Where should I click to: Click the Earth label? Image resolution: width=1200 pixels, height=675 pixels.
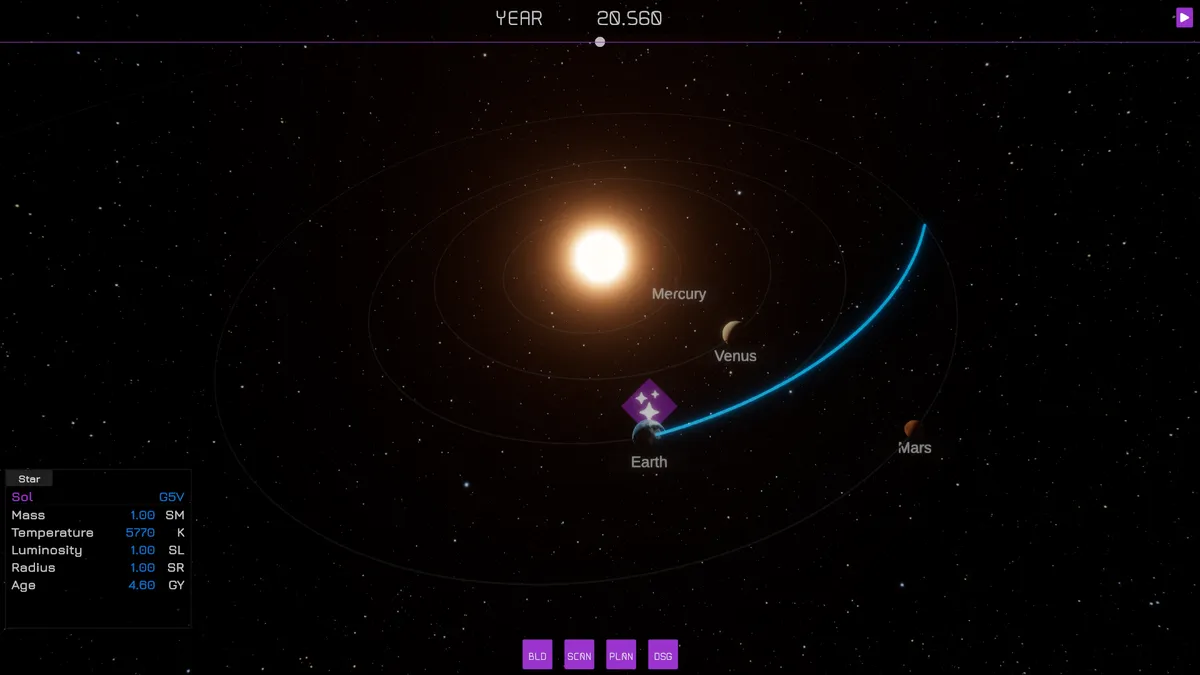(x=649, y=462)
